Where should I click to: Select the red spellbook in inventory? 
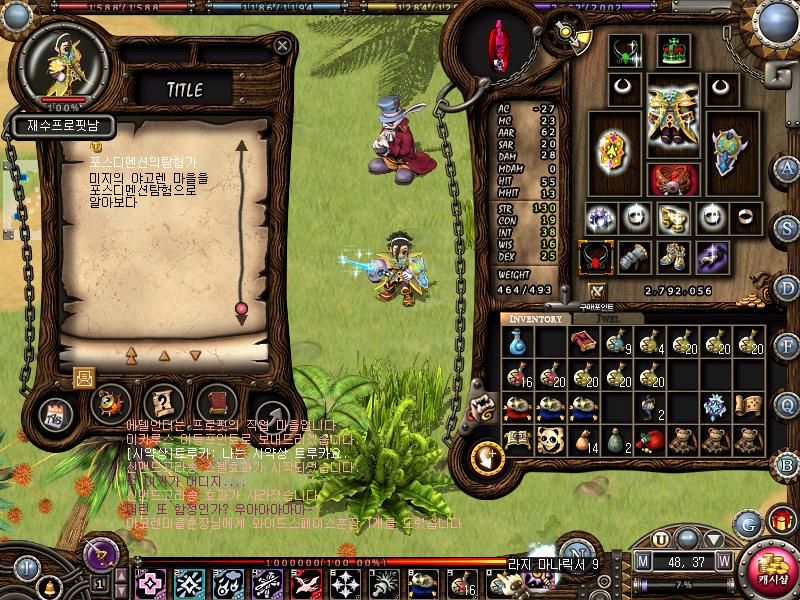tap(582, 343)
